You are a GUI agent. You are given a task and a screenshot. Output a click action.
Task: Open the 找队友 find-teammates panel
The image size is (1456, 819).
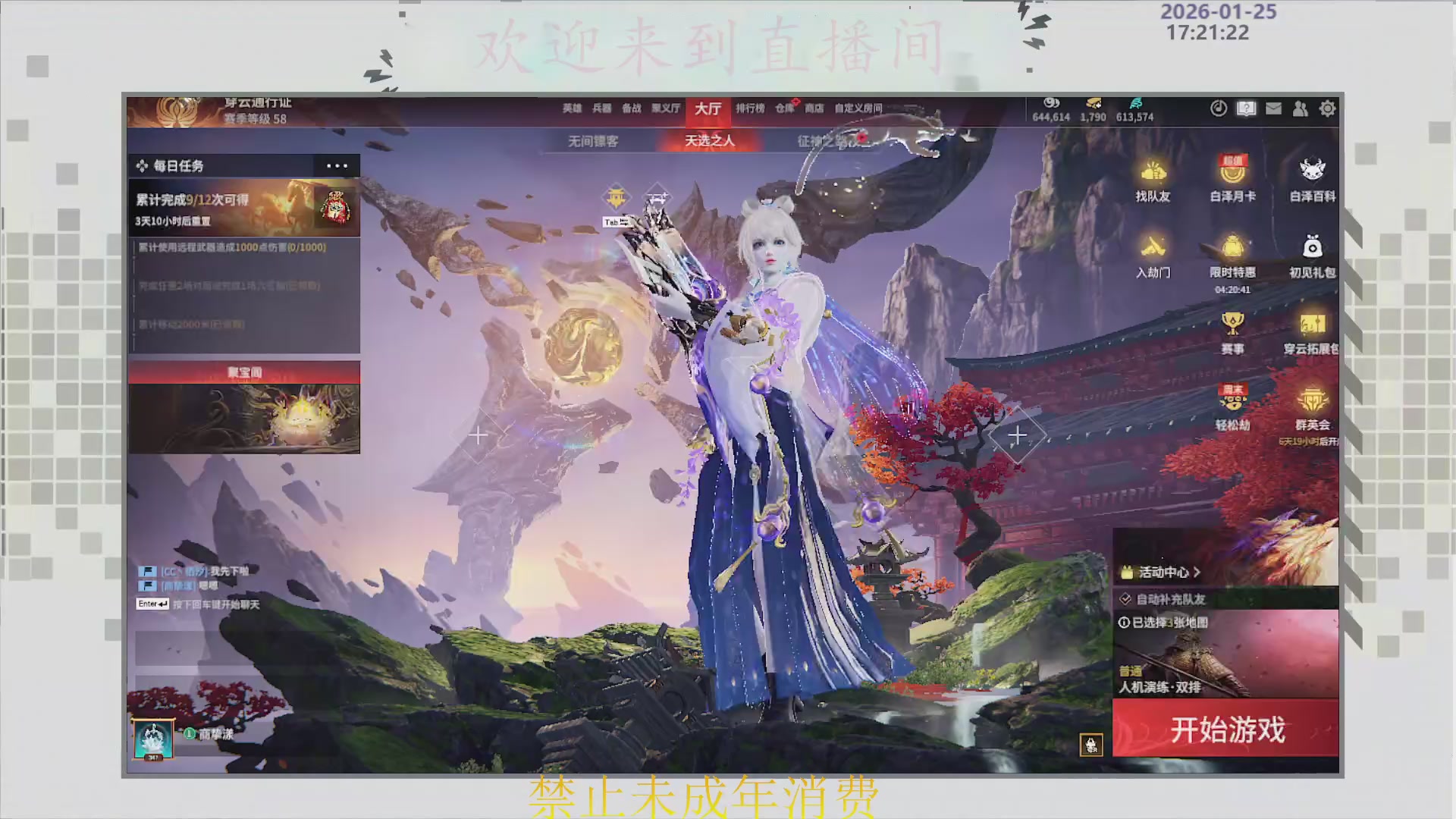tap(1153, 180)
